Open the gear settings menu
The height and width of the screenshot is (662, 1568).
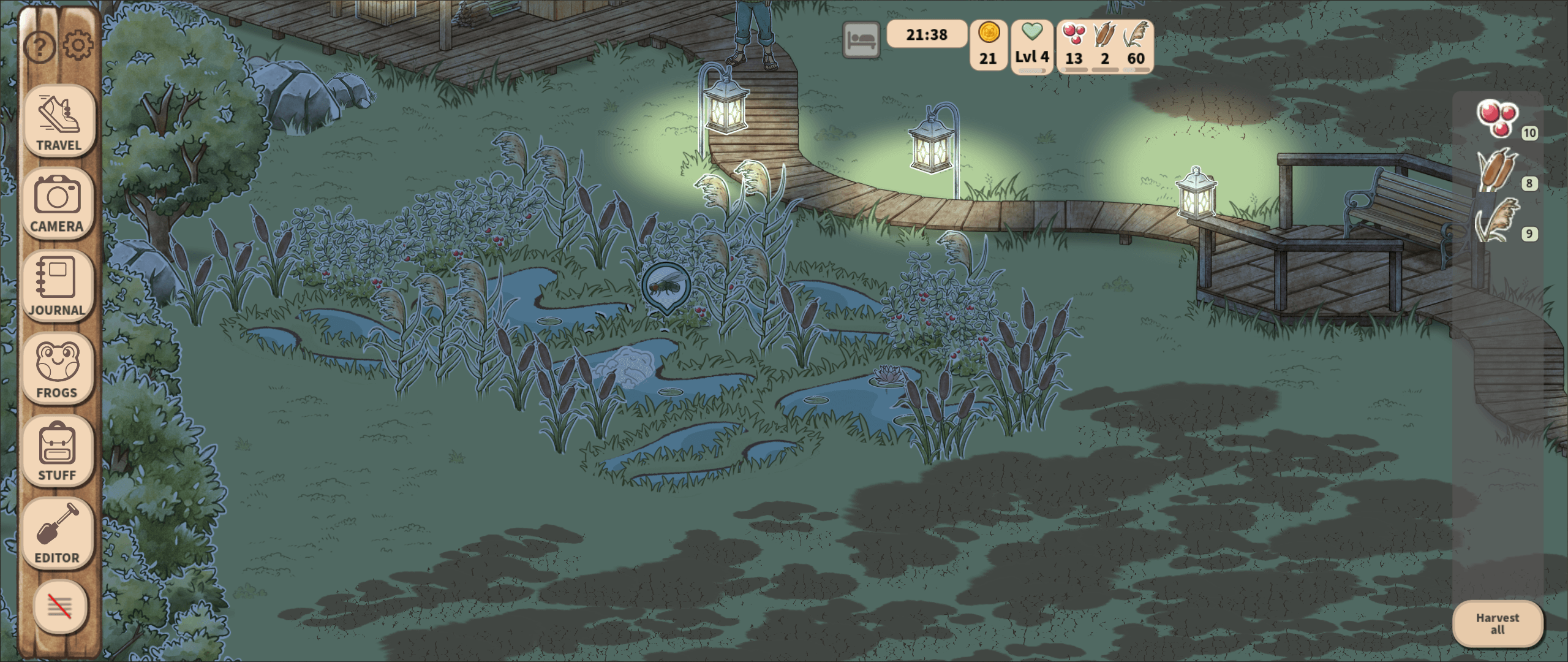78,45
